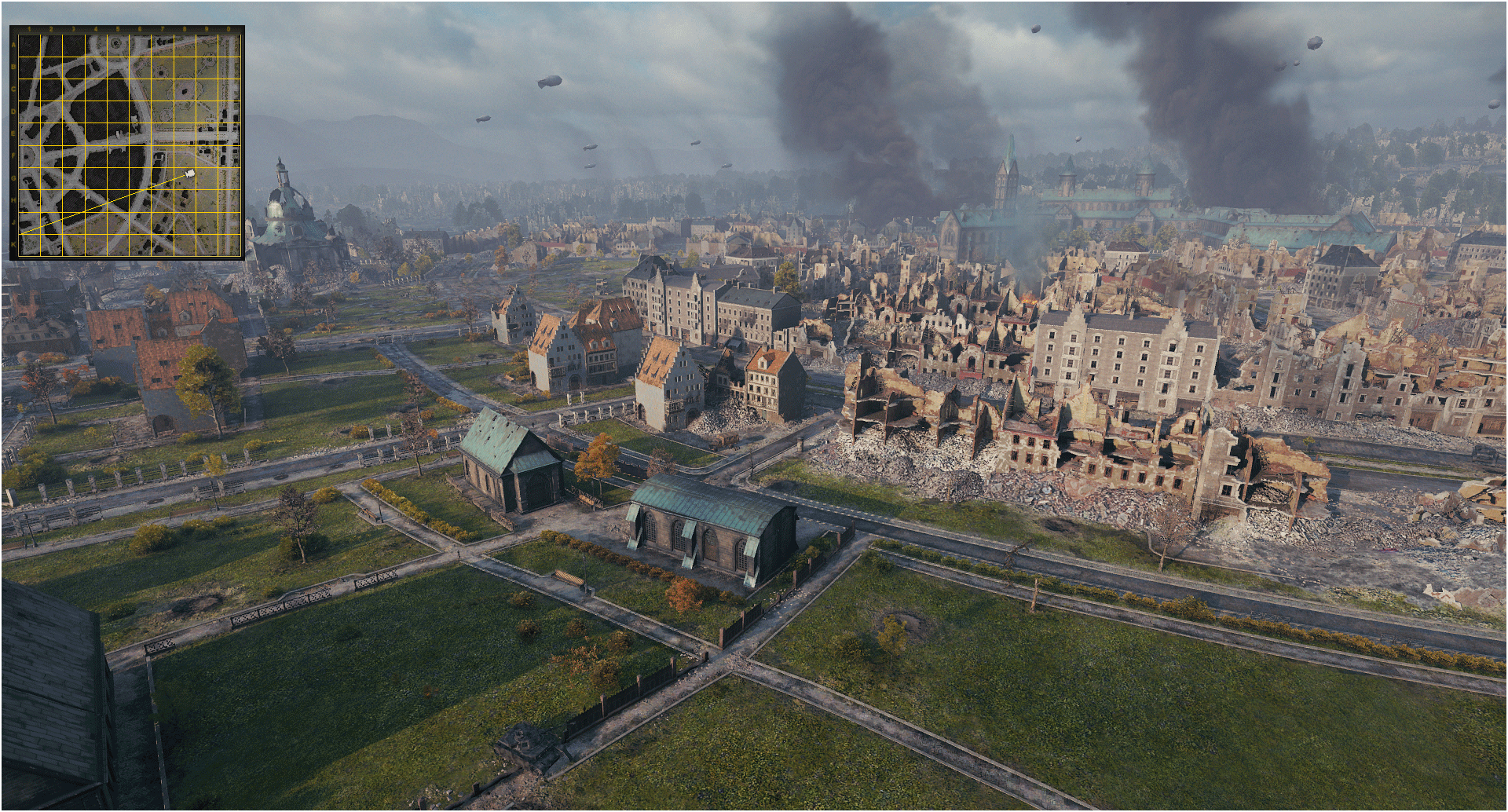Click grid cell G8 on the minimap
1508x812 pixels.
pyautogui.click(x=185, y=180)
